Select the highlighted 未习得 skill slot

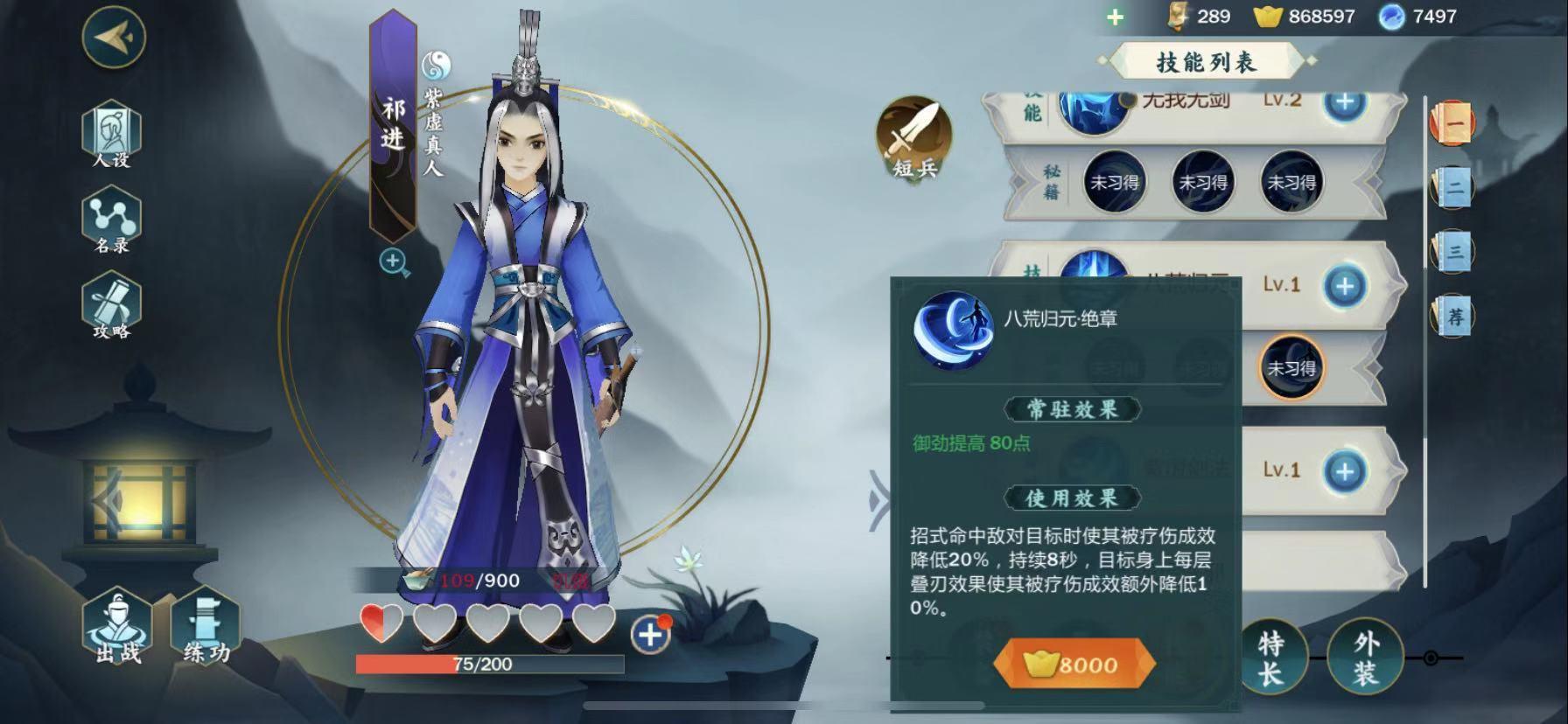click(1291, 369)
